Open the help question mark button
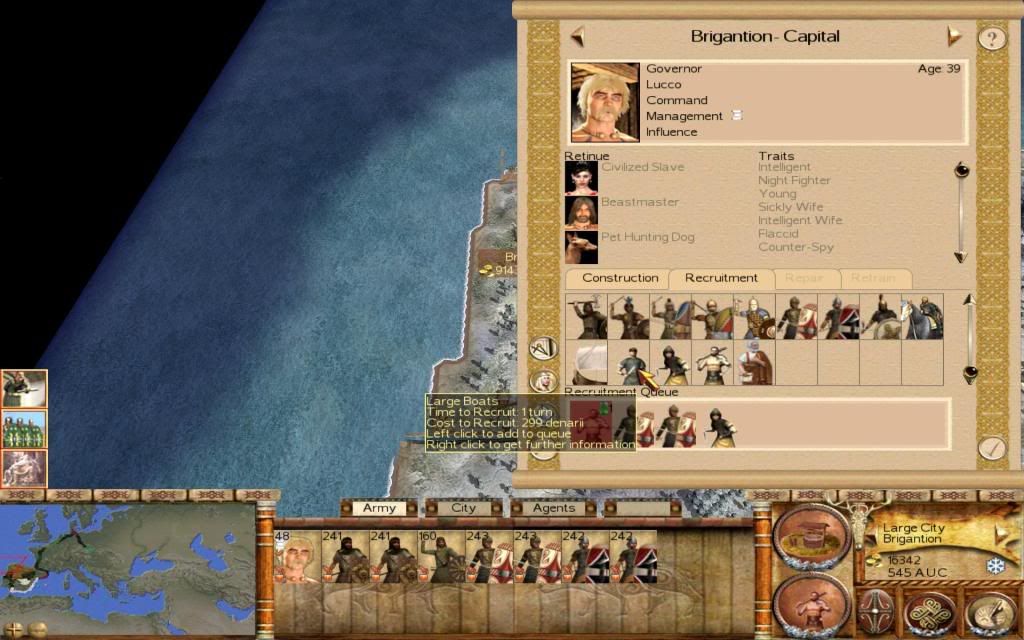Image resolution: width=1024 pixels, height=640 pixels. (x=991, y=39)
